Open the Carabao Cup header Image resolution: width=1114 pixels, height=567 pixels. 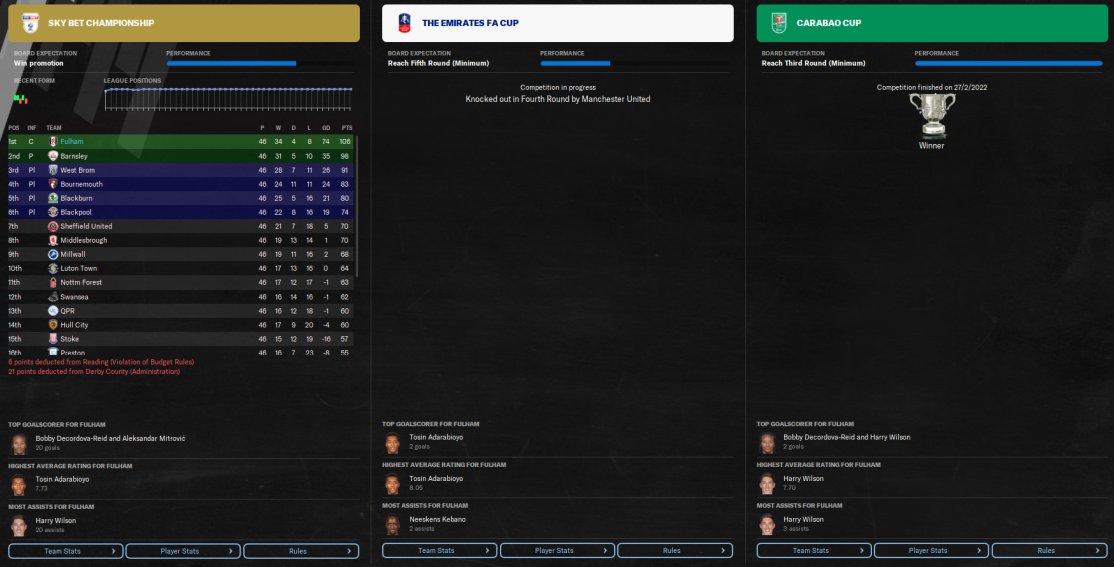point(931,23)
